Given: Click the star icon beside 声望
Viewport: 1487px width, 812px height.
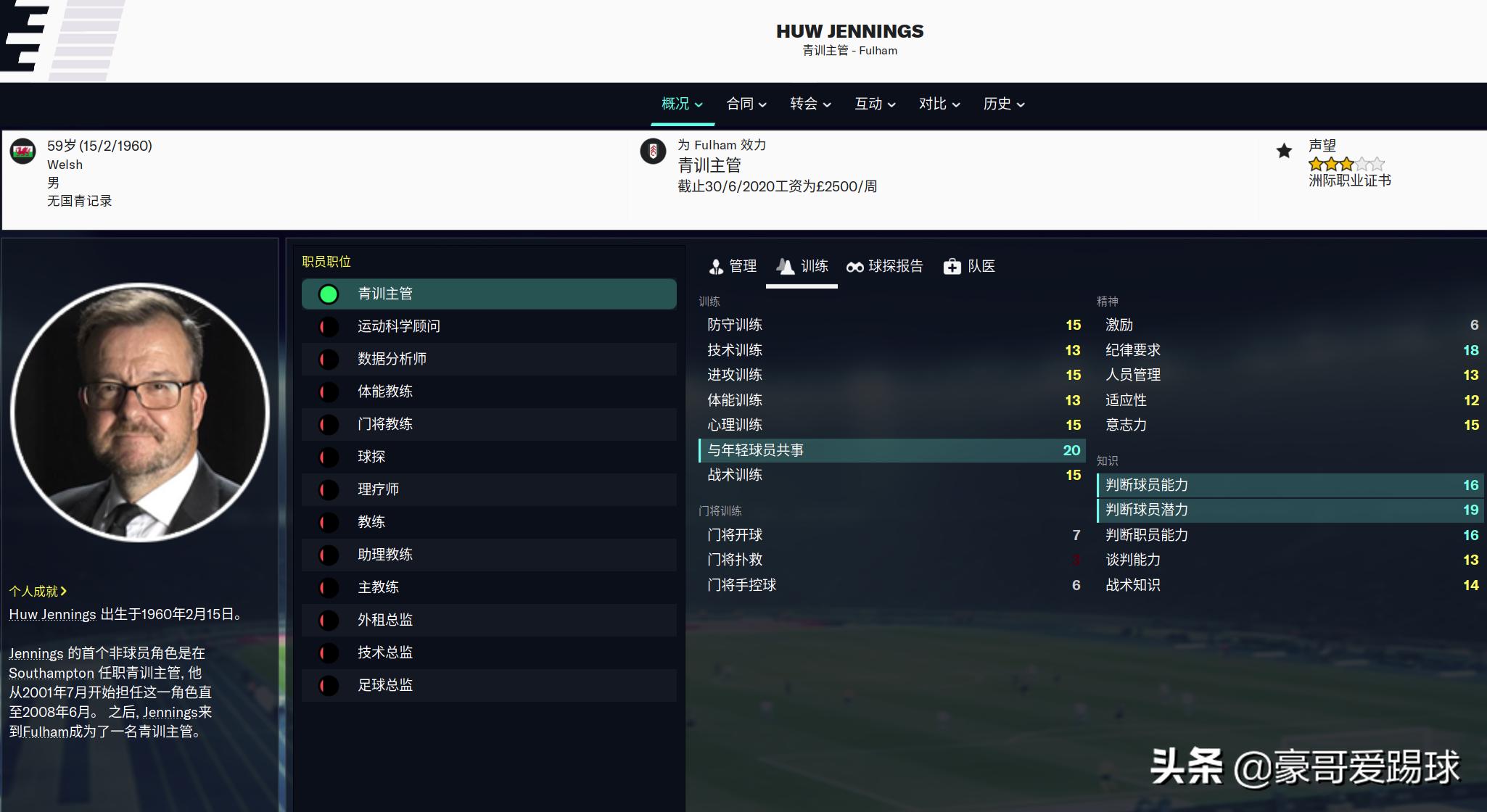Looking at the screenshot, I should click(1285, 152).
